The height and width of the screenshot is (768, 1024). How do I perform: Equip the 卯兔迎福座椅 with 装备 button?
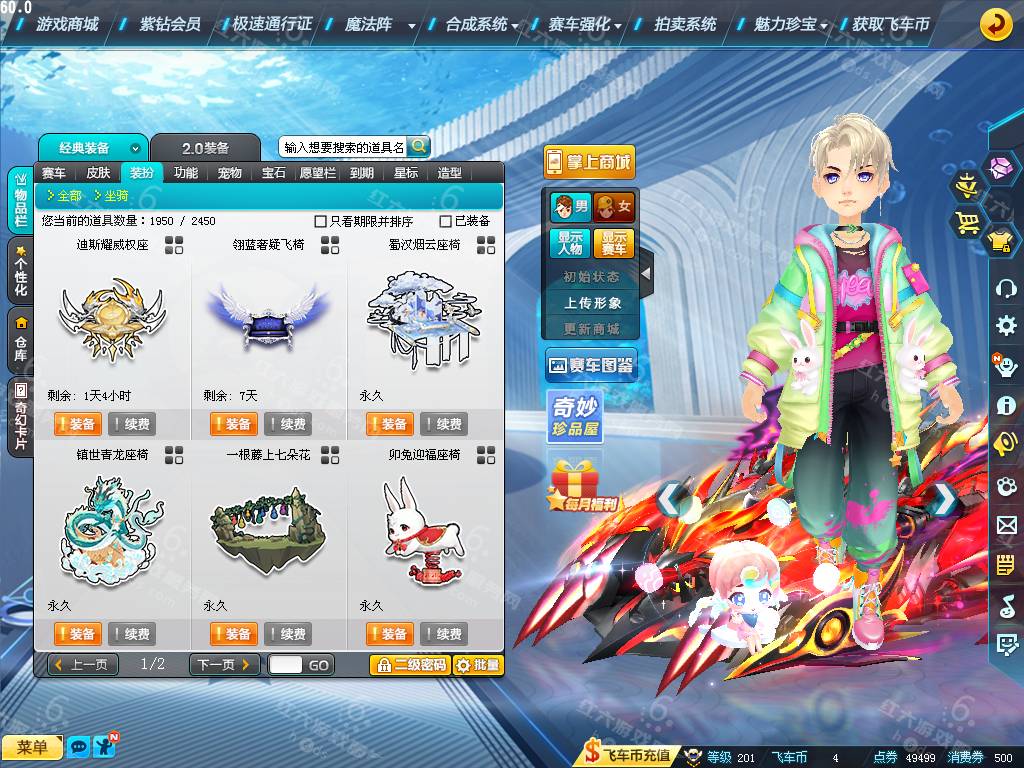389,634
